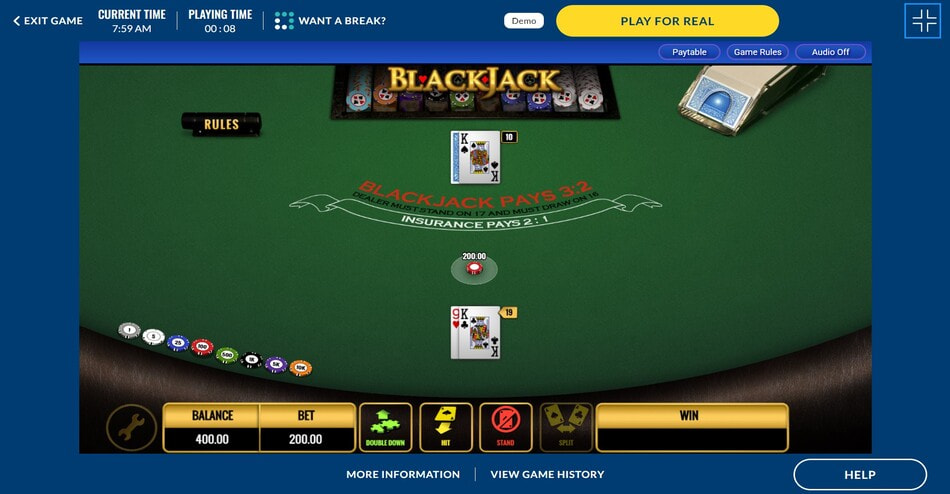The height and width of the screenshot is (494, 950).
Task: Pick the purple 5K chip
Action: [276, 365]
